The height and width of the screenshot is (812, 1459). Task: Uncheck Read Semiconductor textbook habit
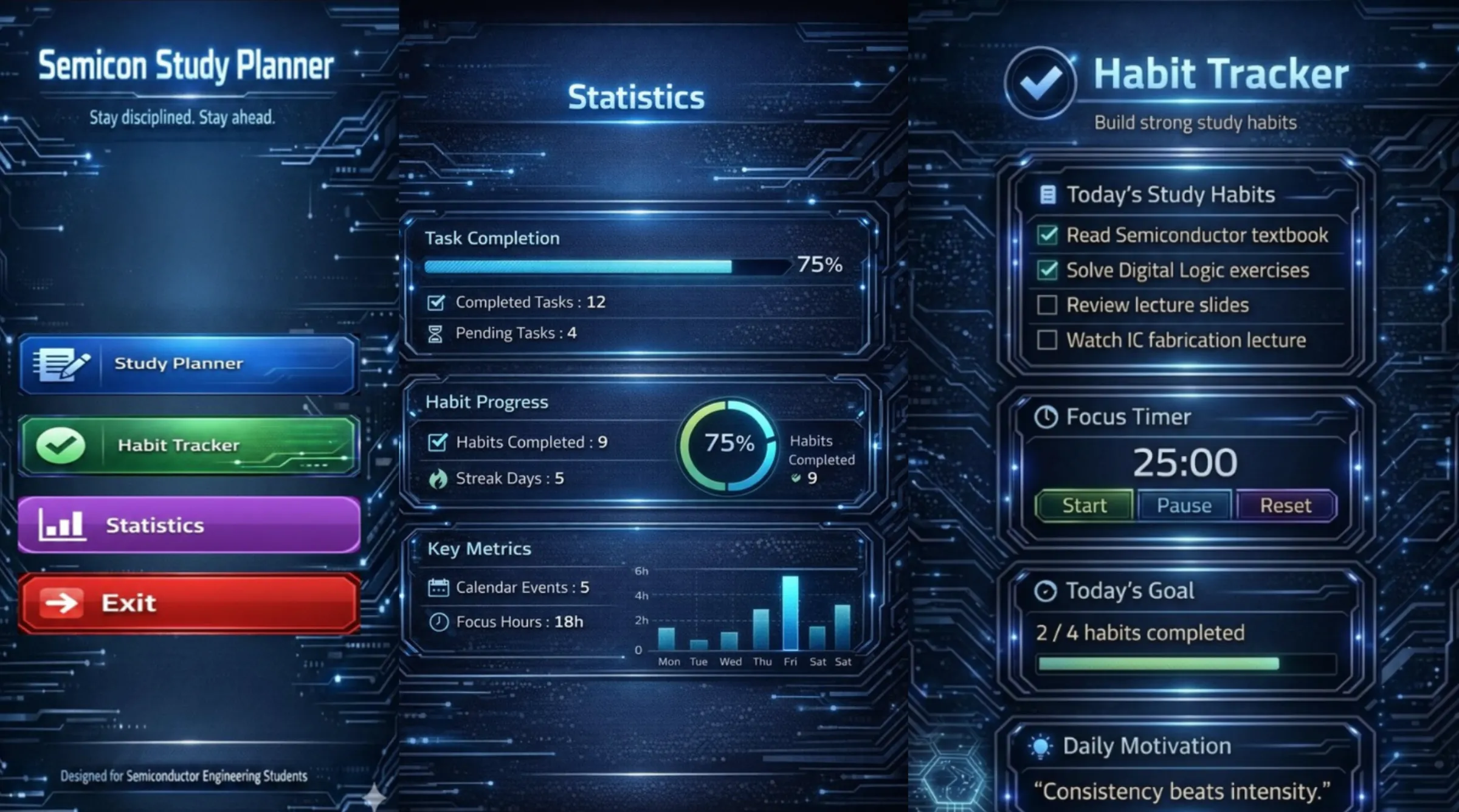pyautogui.click(x=1047, y=235)
